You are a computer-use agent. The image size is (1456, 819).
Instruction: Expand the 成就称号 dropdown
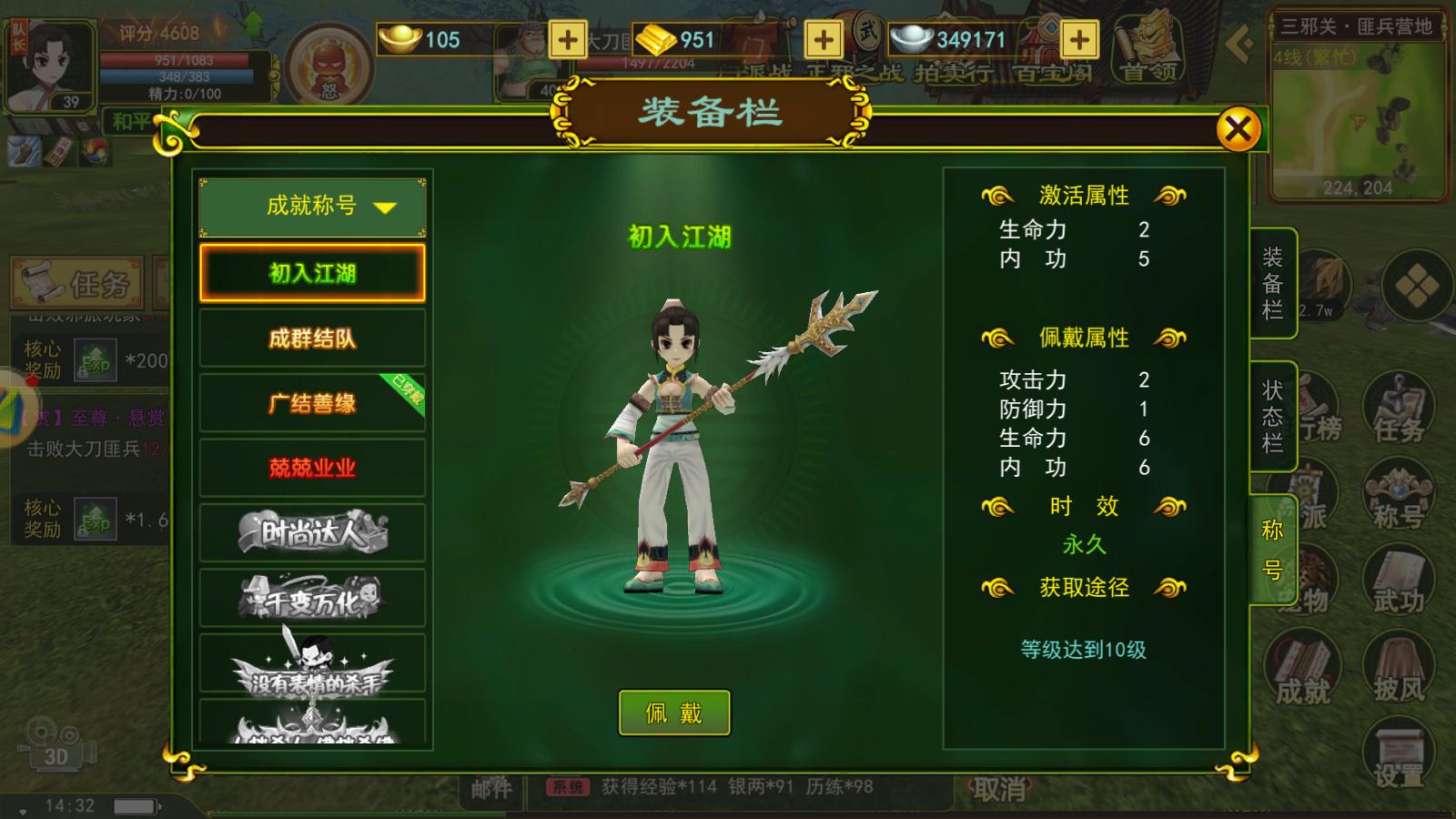tap(312, 207)
